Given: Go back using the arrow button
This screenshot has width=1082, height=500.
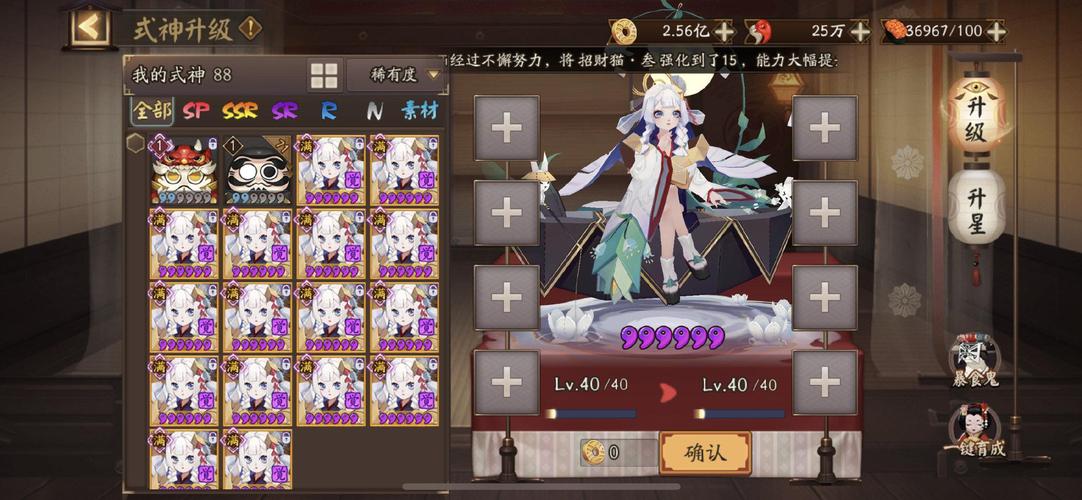Looking at the screenshot, I should pyautogui.click(x=90, y=27).
